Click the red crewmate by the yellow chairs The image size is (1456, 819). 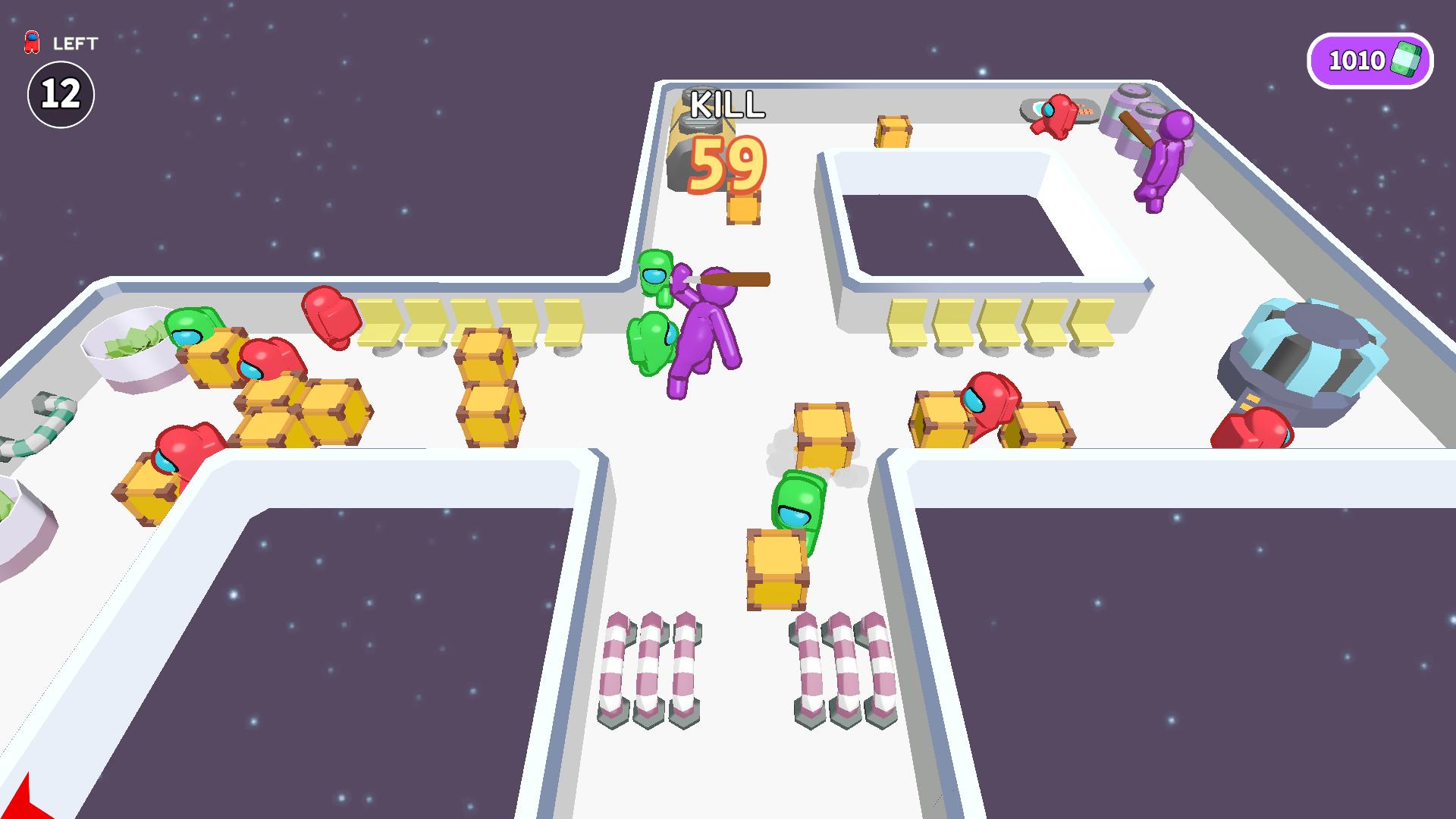(330, 318)
